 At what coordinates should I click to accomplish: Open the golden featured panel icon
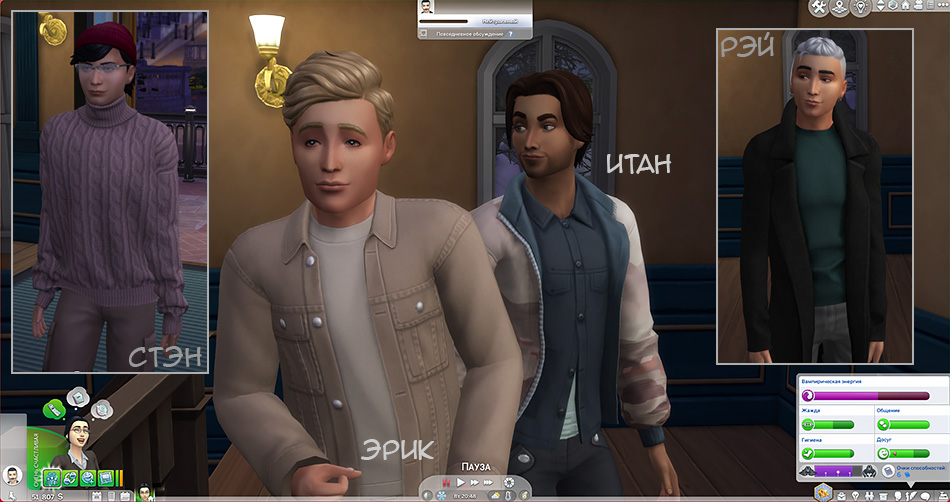pos(823,492)
